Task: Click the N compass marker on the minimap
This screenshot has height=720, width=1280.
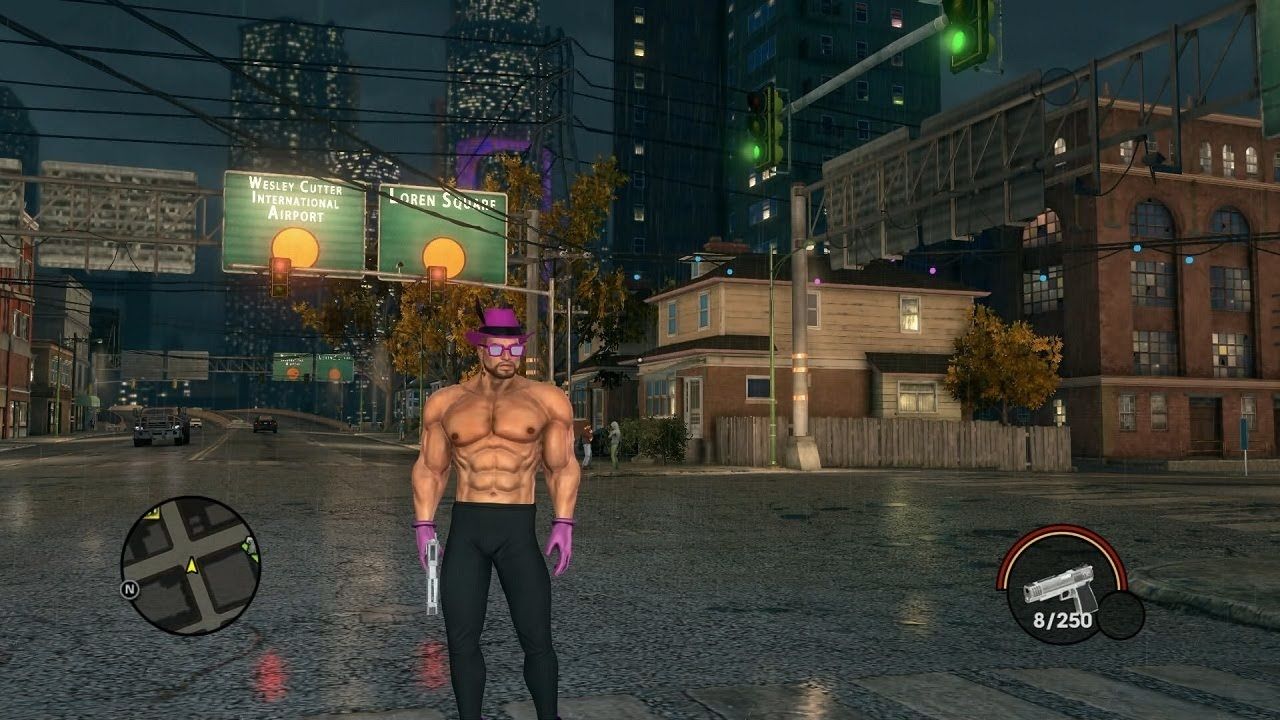Action: point(129,588)
